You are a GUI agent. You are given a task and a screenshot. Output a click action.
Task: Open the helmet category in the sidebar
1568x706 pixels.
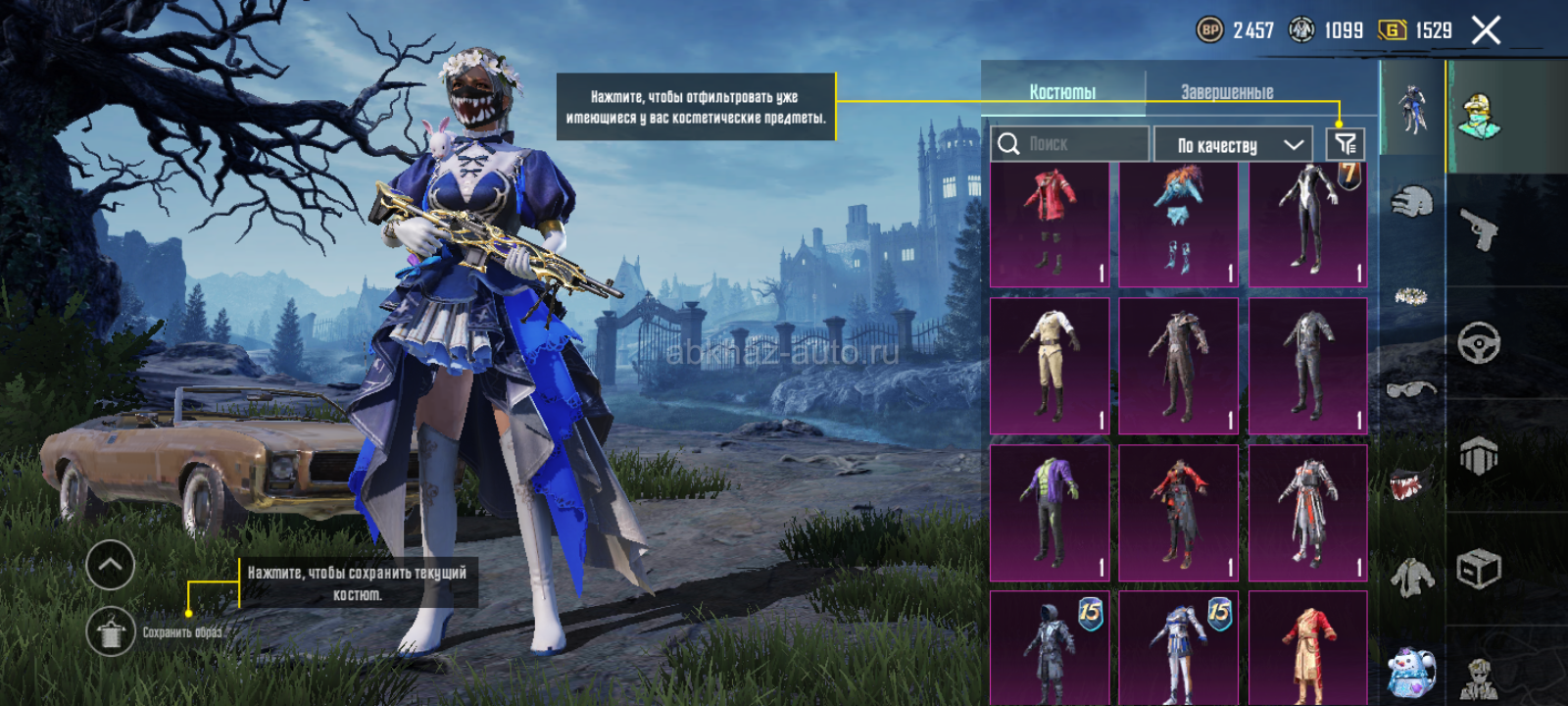1411,202
